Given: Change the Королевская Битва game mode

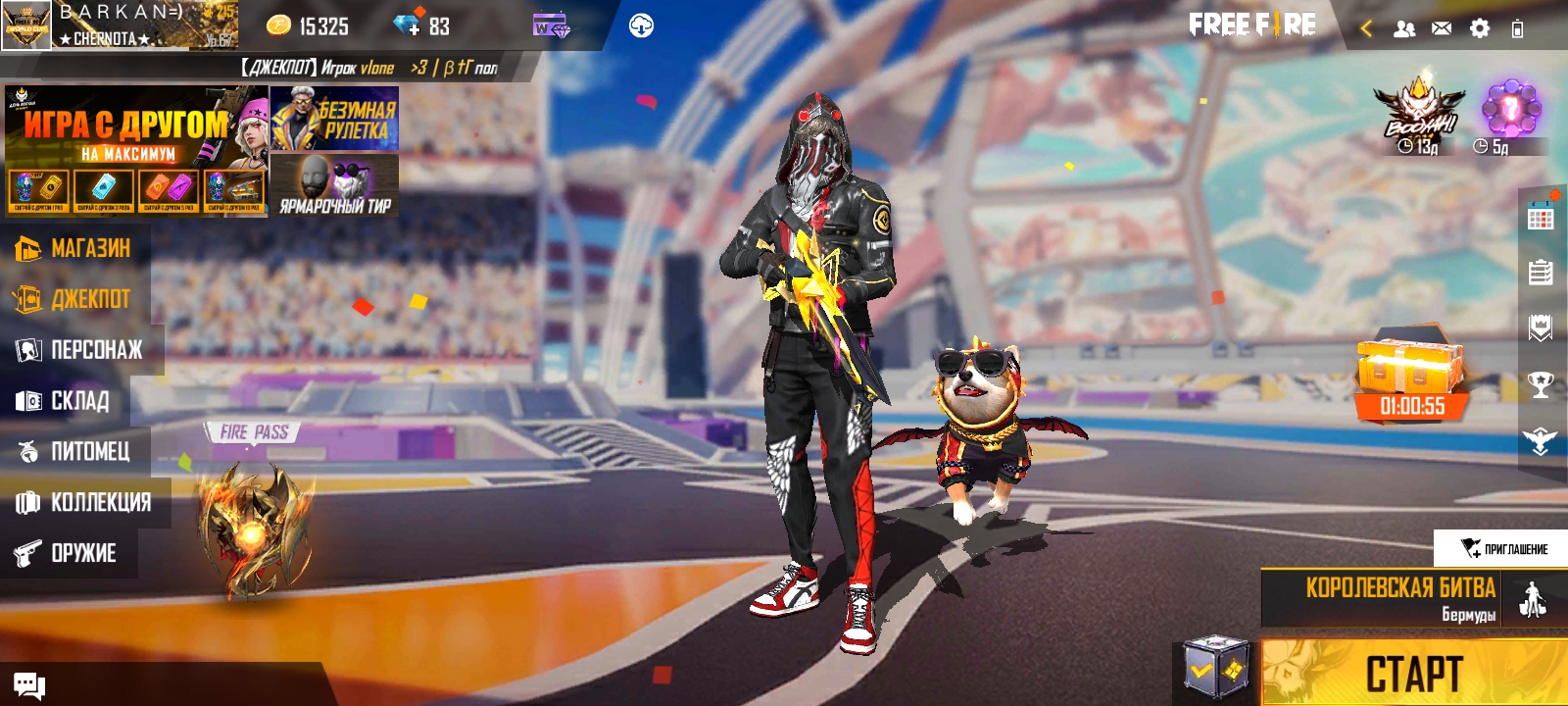Looking at the screenshot, I should 1401,598.
